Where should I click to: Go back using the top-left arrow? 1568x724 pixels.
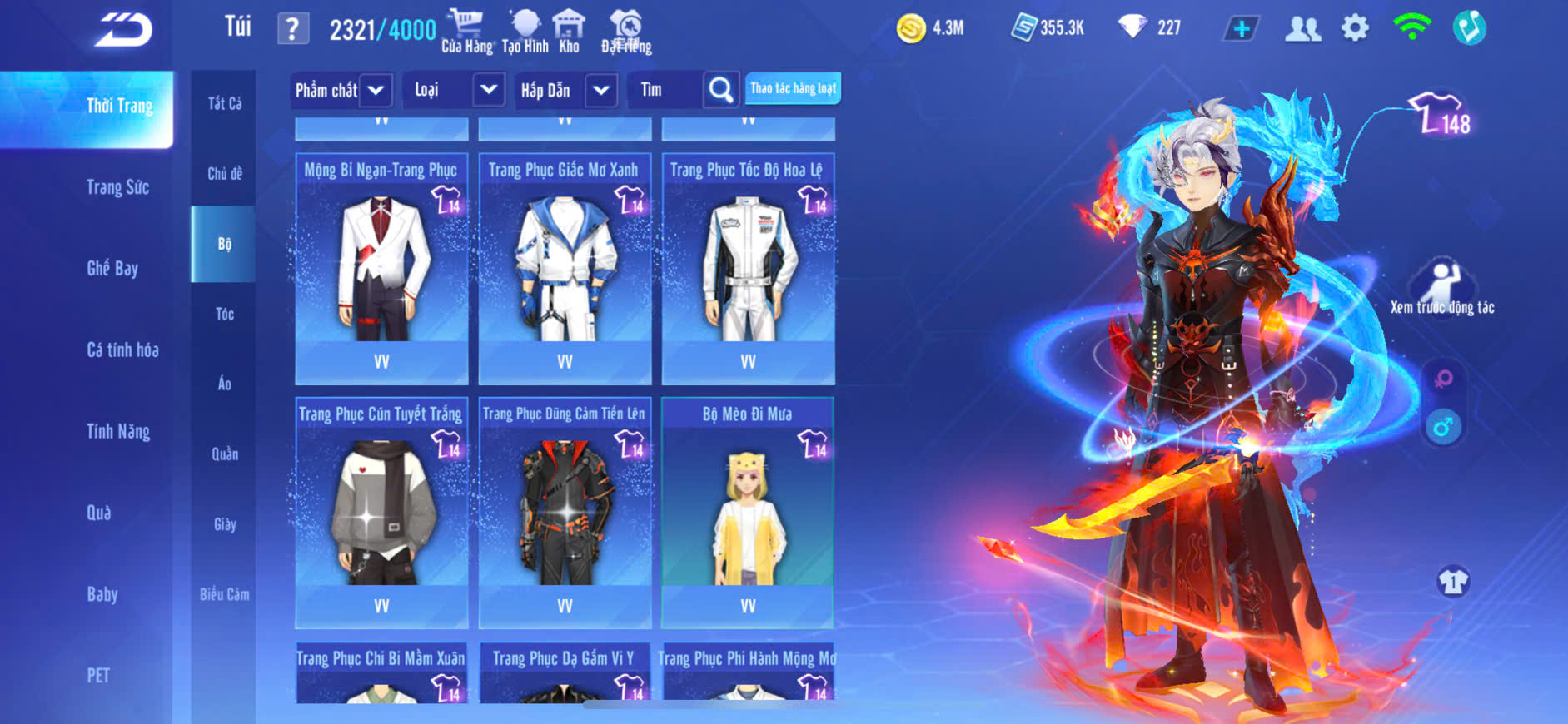coord(123,30)
